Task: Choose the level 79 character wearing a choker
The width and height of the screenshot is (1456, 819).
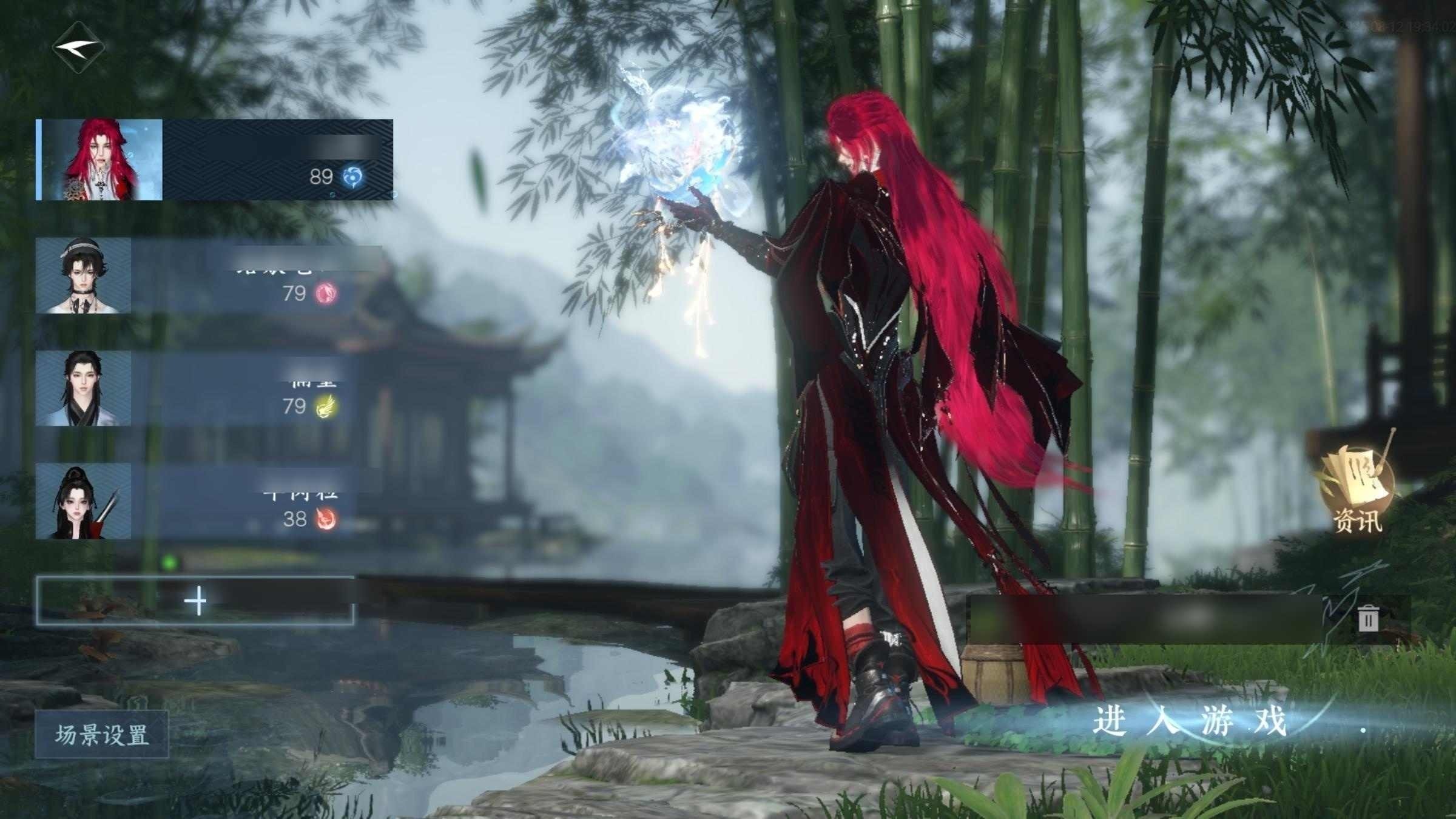Action: 194,276
